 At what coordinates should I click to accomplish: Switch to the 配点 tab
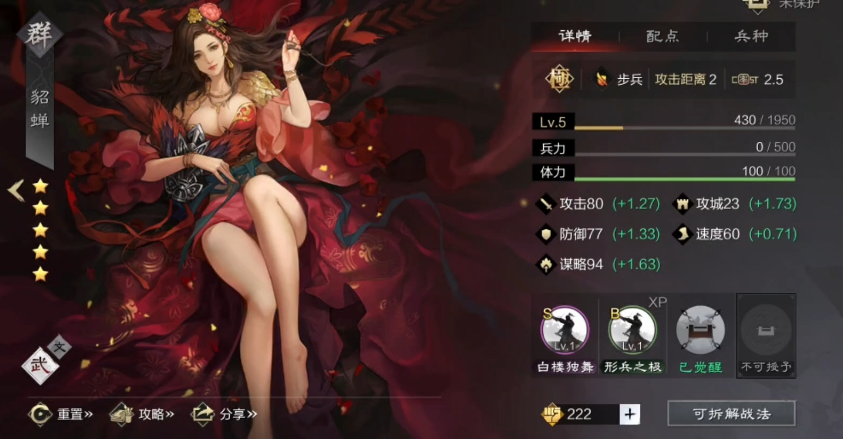[x=662, y=36]
